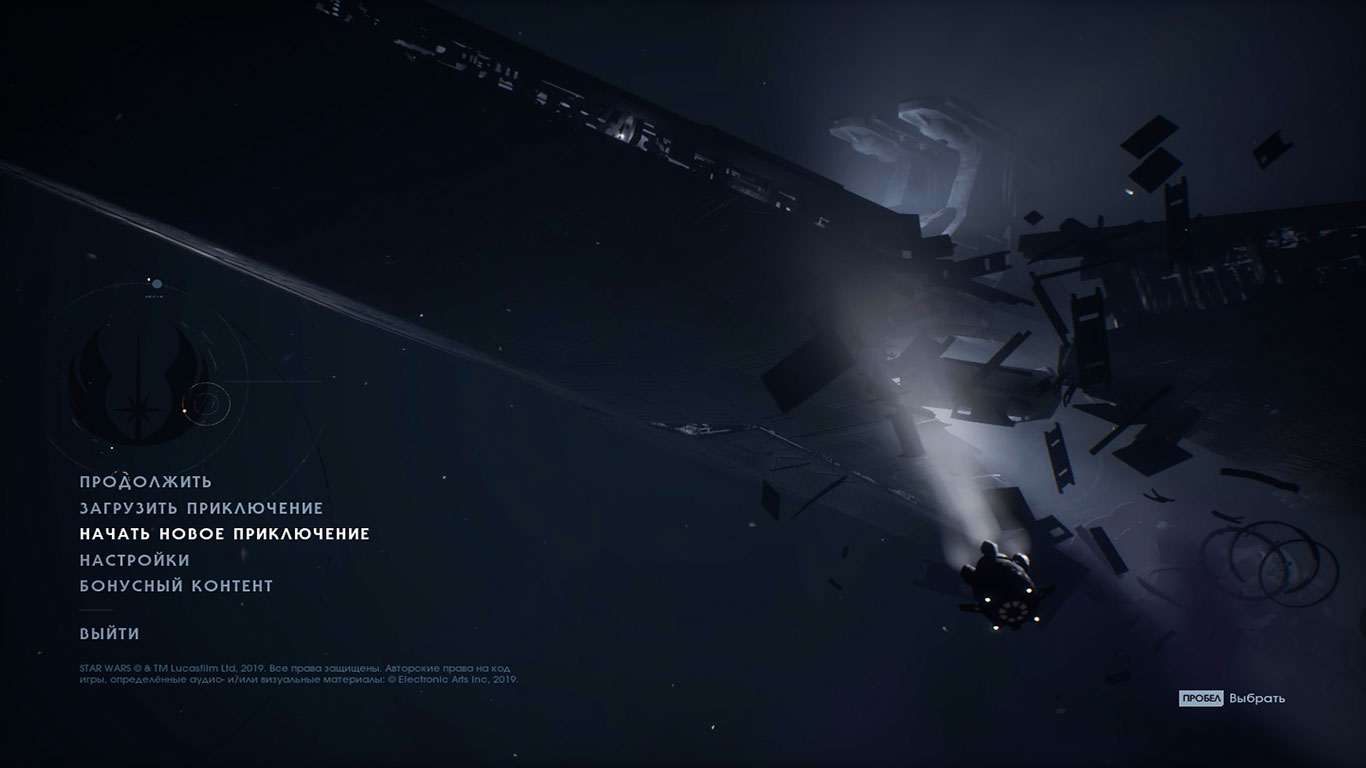
Task: Select 'ВЫЙТИ' to exit the game
Action: pyautogui.click(x=110, y=633)
